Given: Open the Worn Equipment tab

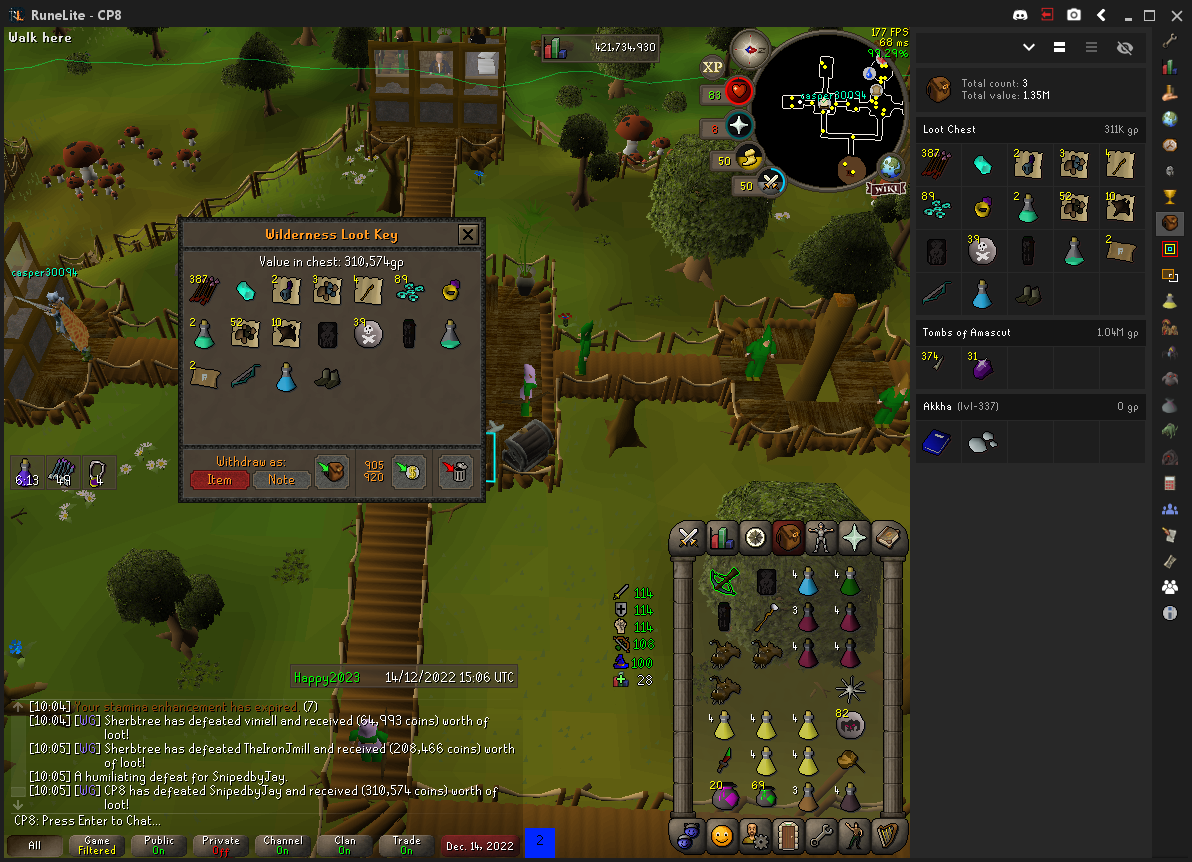Looking at the screenshot, I should pyautogui.click(x=822, y=538).
